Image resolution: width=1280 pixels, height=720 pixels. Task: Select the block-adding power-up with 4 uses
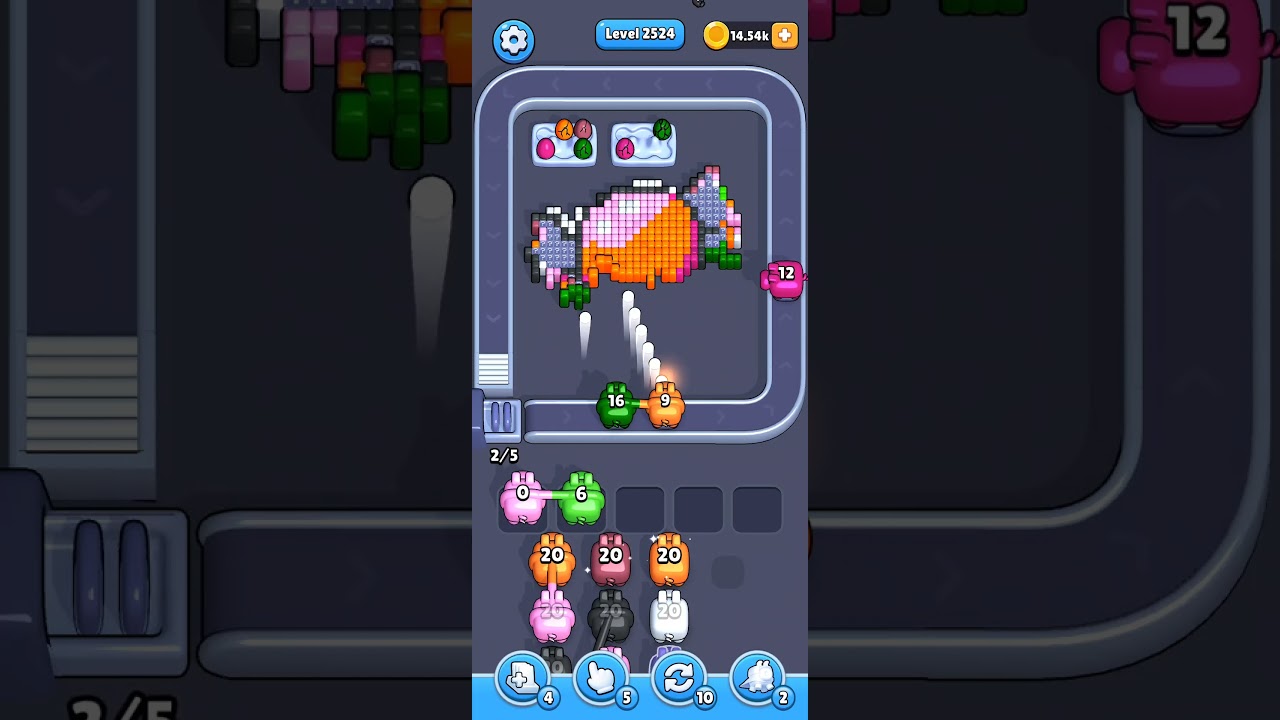click(x=521, y=678)
